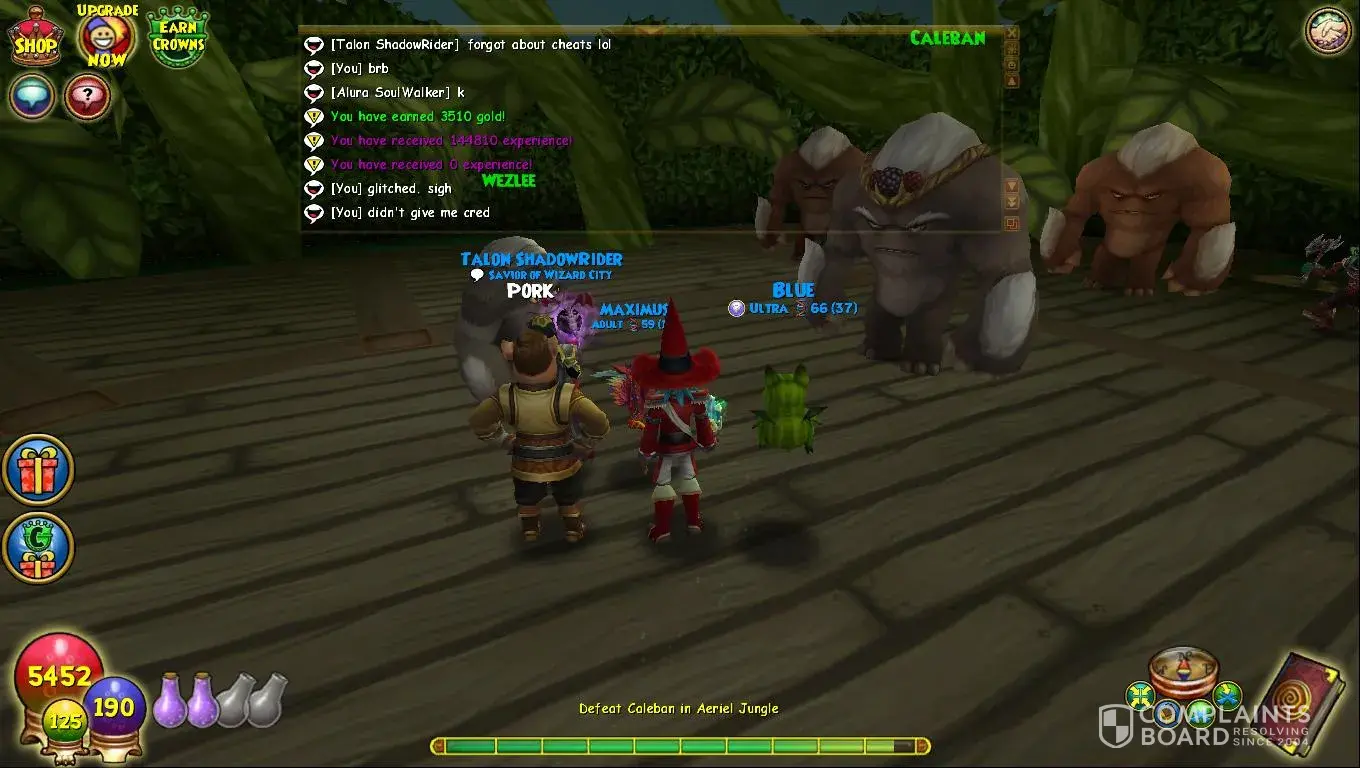Screen dimensions: 1360x768
Task: Click the chat window resize button
Action: (1012, 224)
